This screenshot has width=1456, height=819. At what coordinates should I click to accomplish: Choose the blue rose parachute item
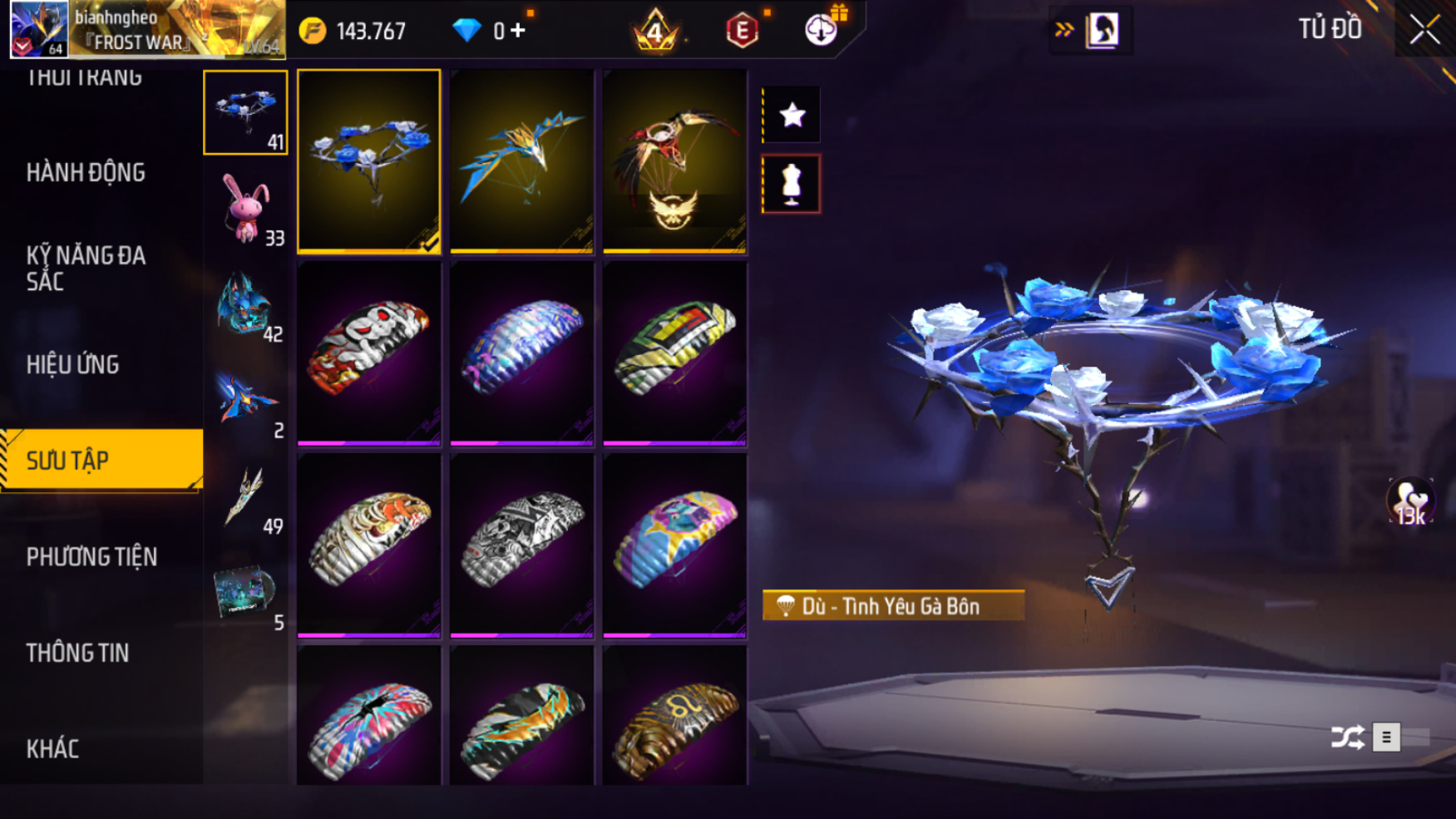pyautogui.click(x=369, y=160)
